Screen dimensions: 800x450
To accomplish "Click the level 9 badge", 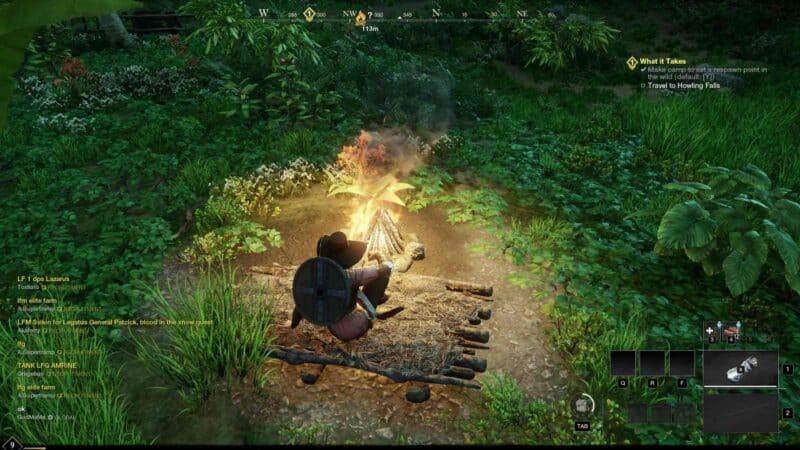I will [11, 443].
